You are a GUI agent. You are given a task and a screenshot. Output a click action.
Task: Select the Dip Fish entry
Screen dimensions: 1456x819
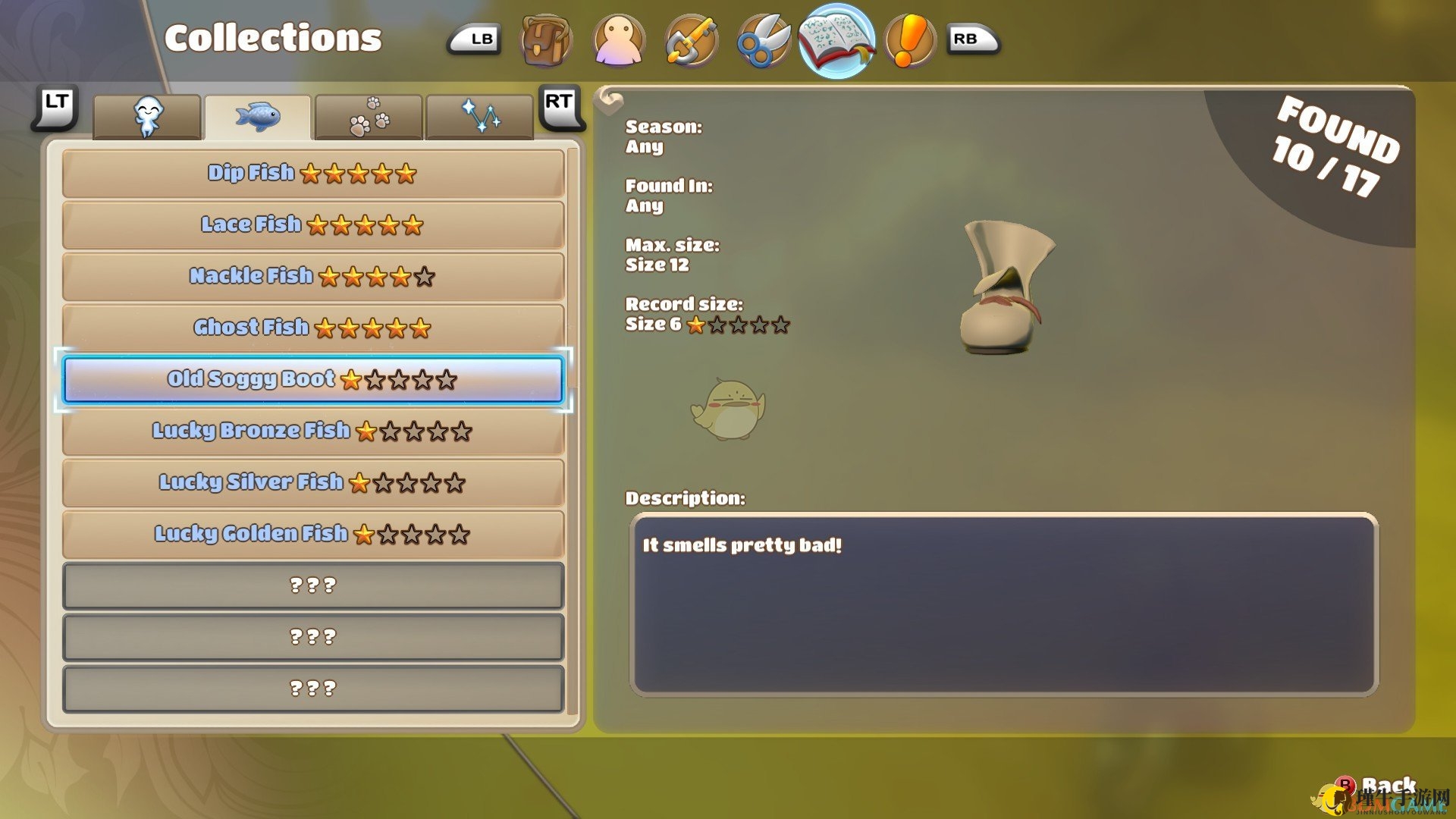[312, 174]
